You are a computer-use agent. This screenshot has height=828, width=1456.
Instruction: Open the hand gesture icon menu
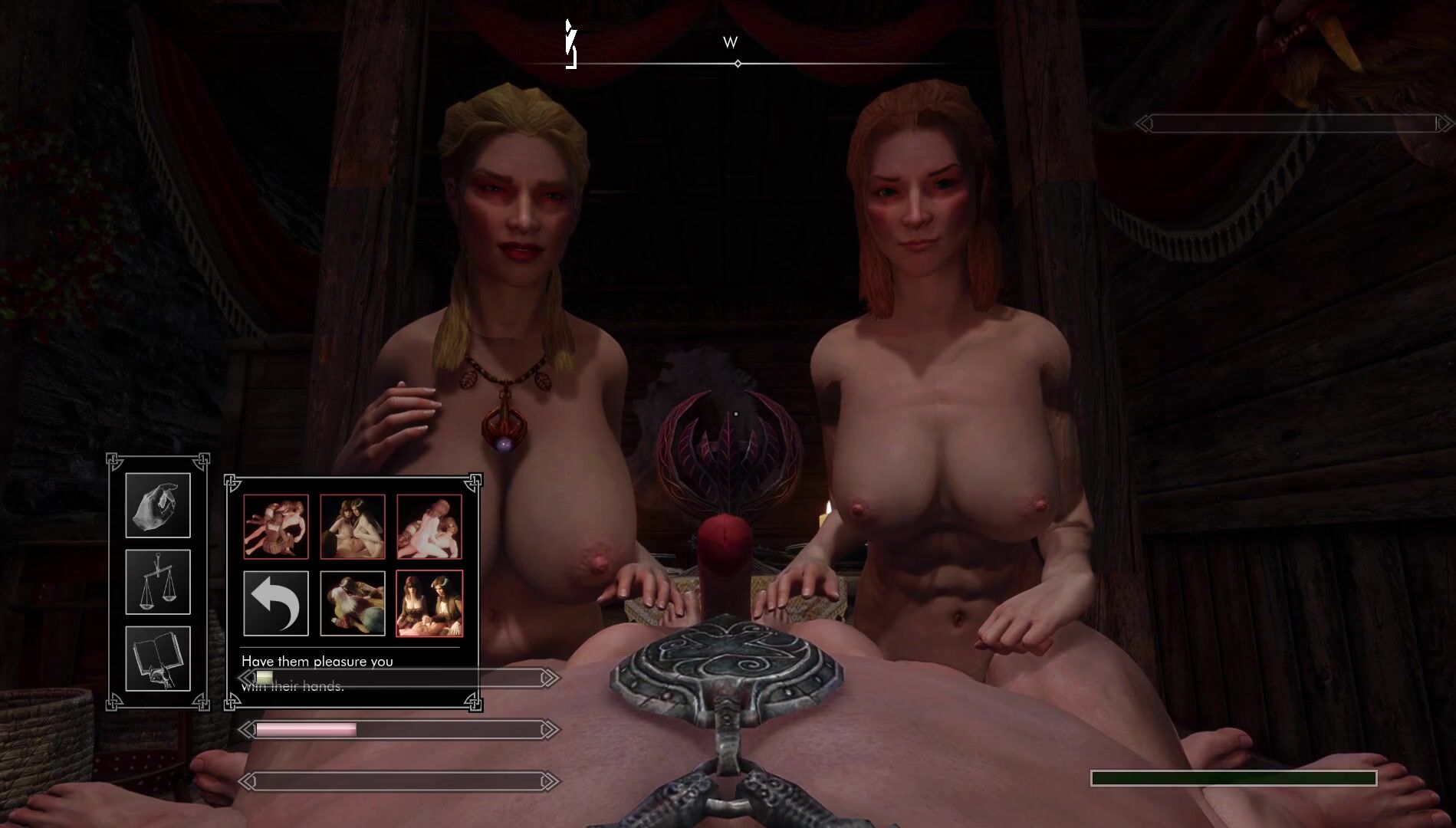[158, 505]
